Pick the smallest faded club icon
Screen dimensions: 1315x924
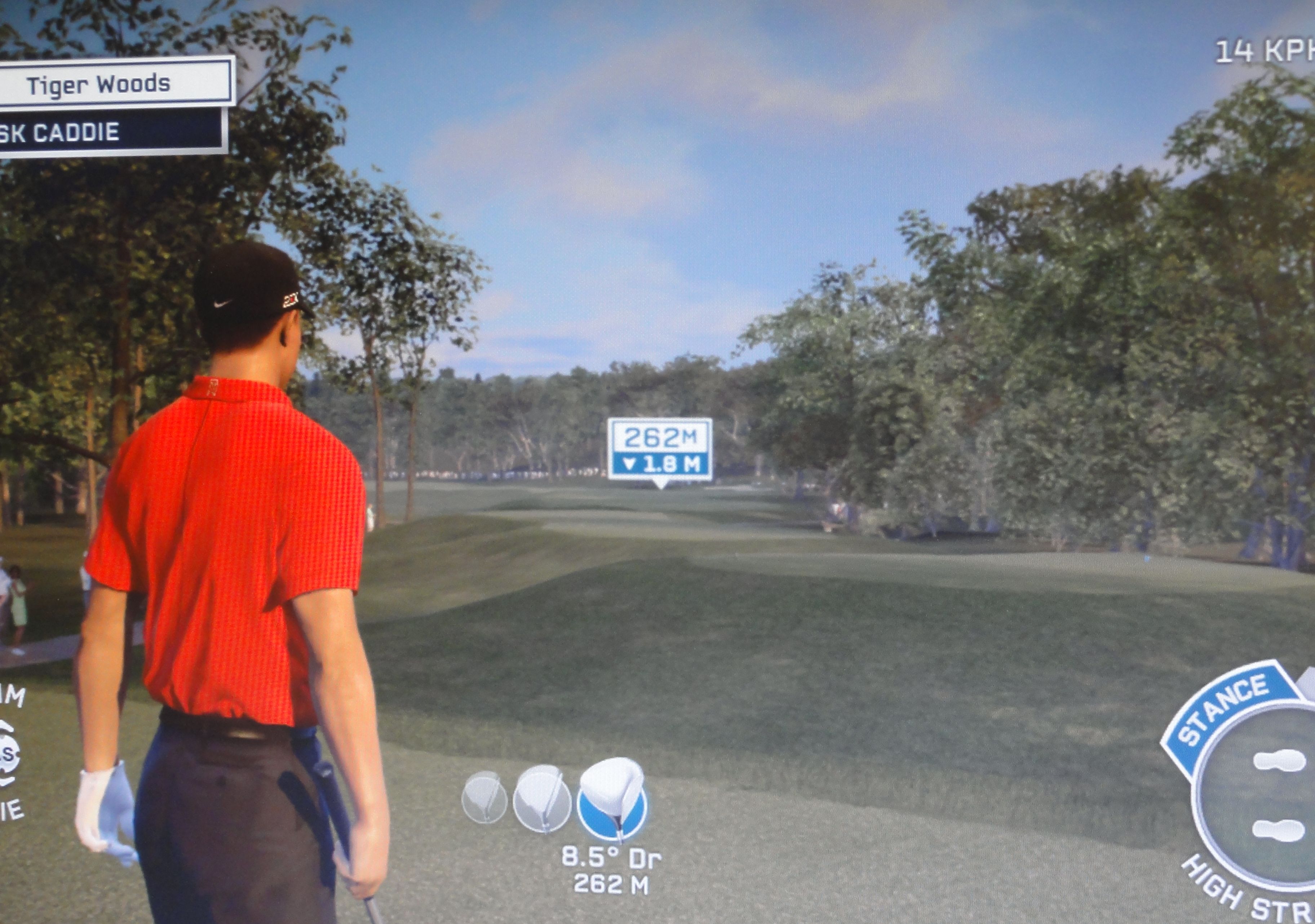[484, 798]
